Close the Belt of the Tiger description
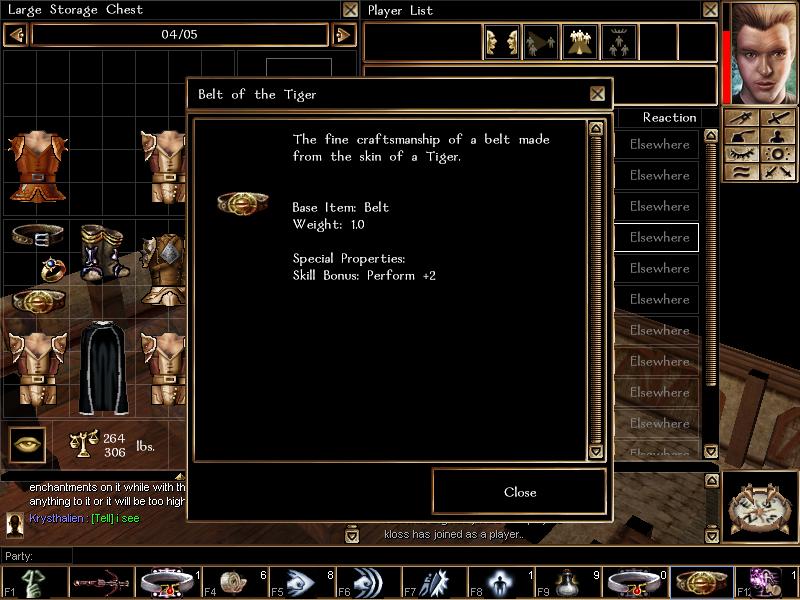 click(x=519, y=492)
